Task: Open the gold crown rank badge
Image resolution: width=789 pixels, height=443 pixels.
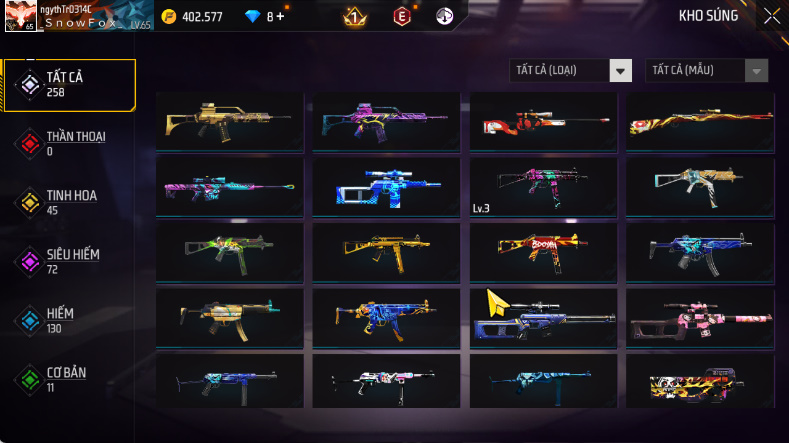Action: click(x=352, y=16)
